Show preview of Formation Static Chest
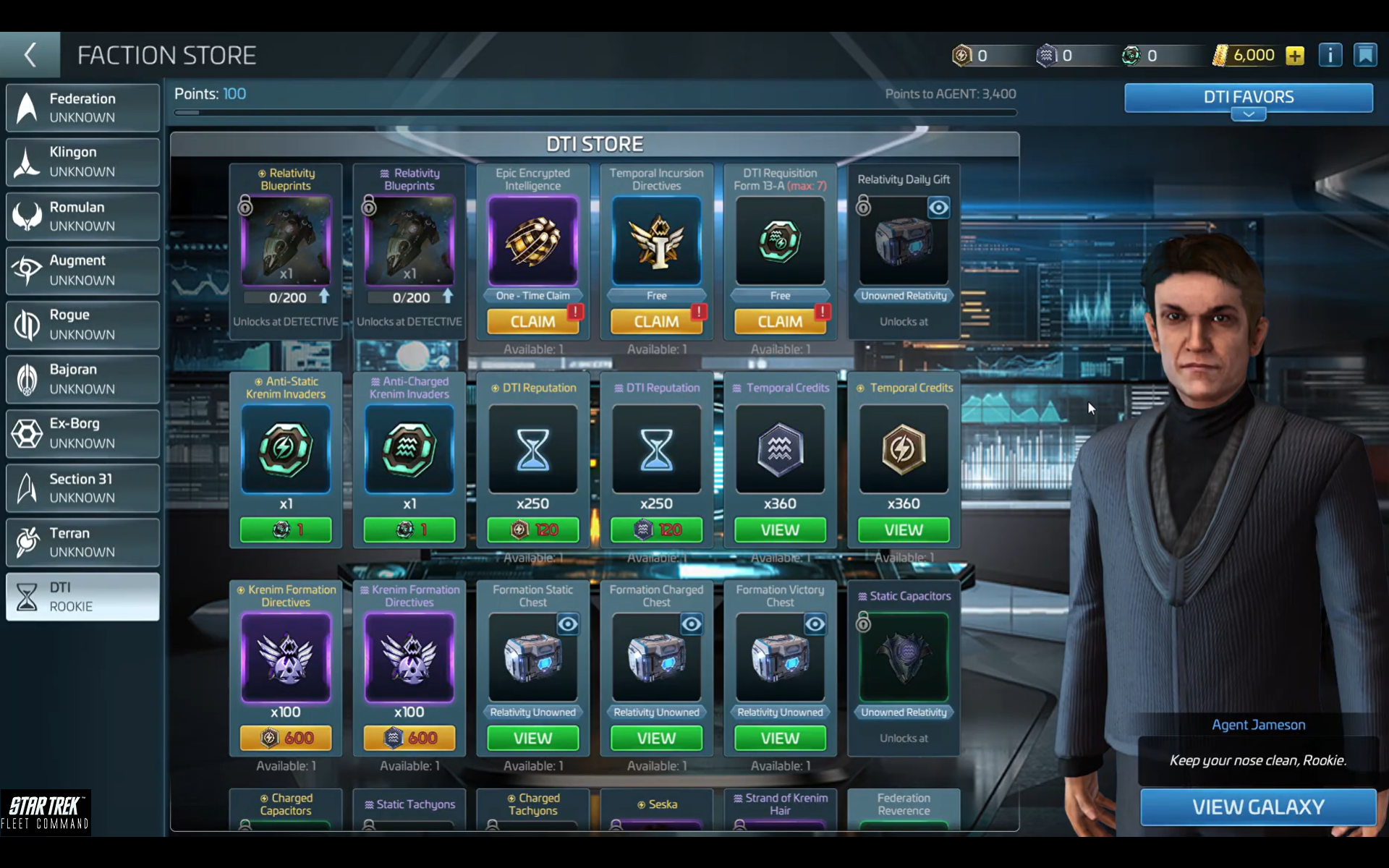1389x868 pixels. click(x=569, y=624)
